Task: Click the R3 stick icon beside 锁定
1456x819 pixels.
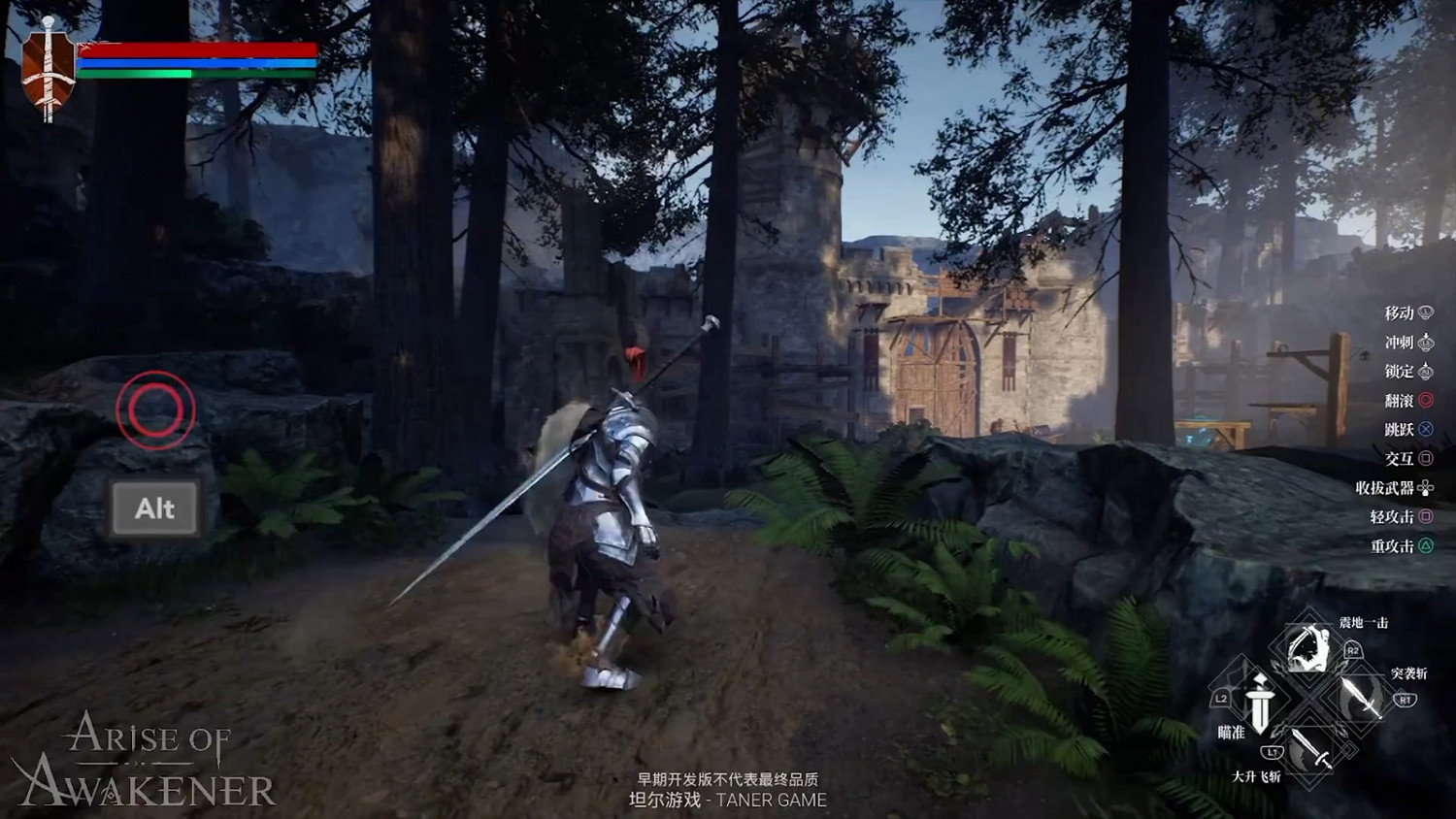Action: point(1427,370)
